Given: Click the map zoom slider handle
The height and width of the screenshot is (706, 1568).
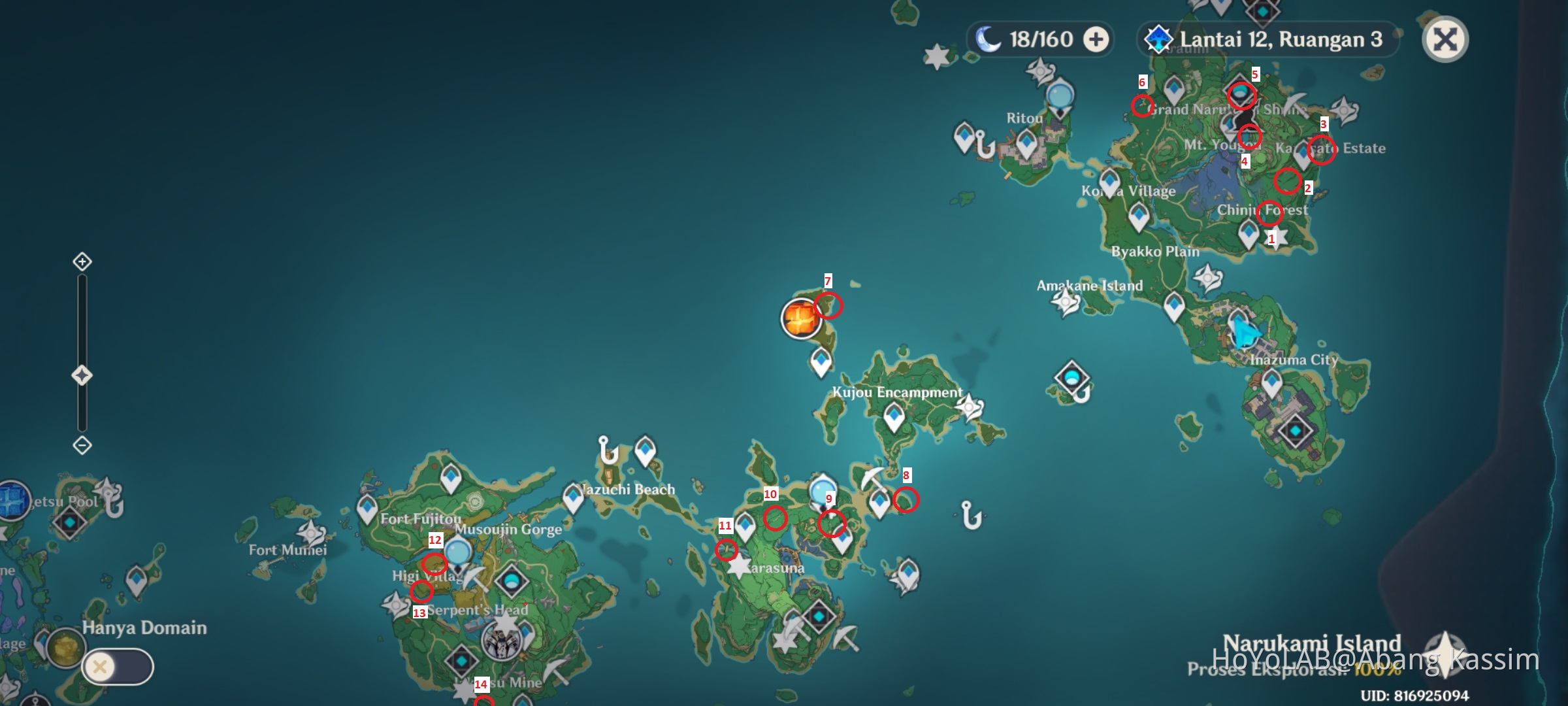Looking at the screenshot, I should 81,375.
